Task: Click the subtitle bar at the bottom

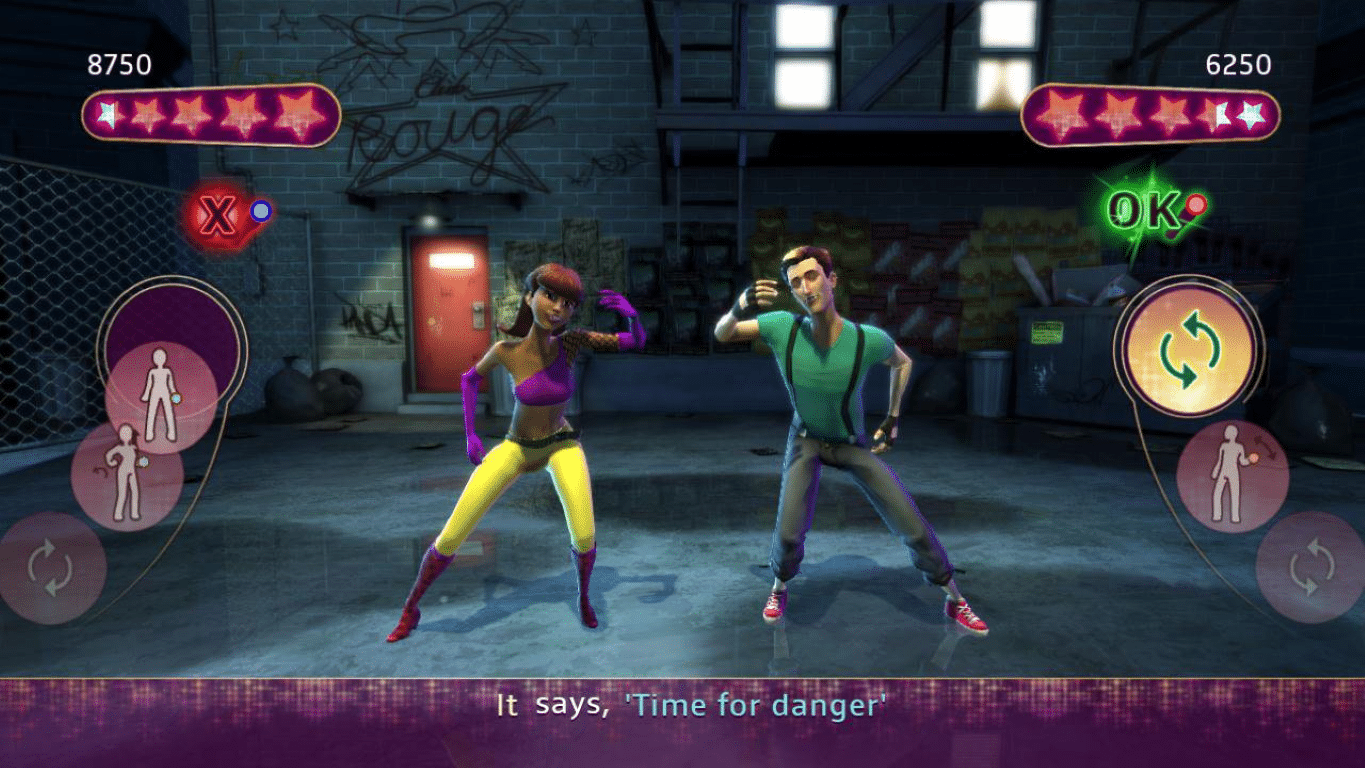Action: coord(682,705)
